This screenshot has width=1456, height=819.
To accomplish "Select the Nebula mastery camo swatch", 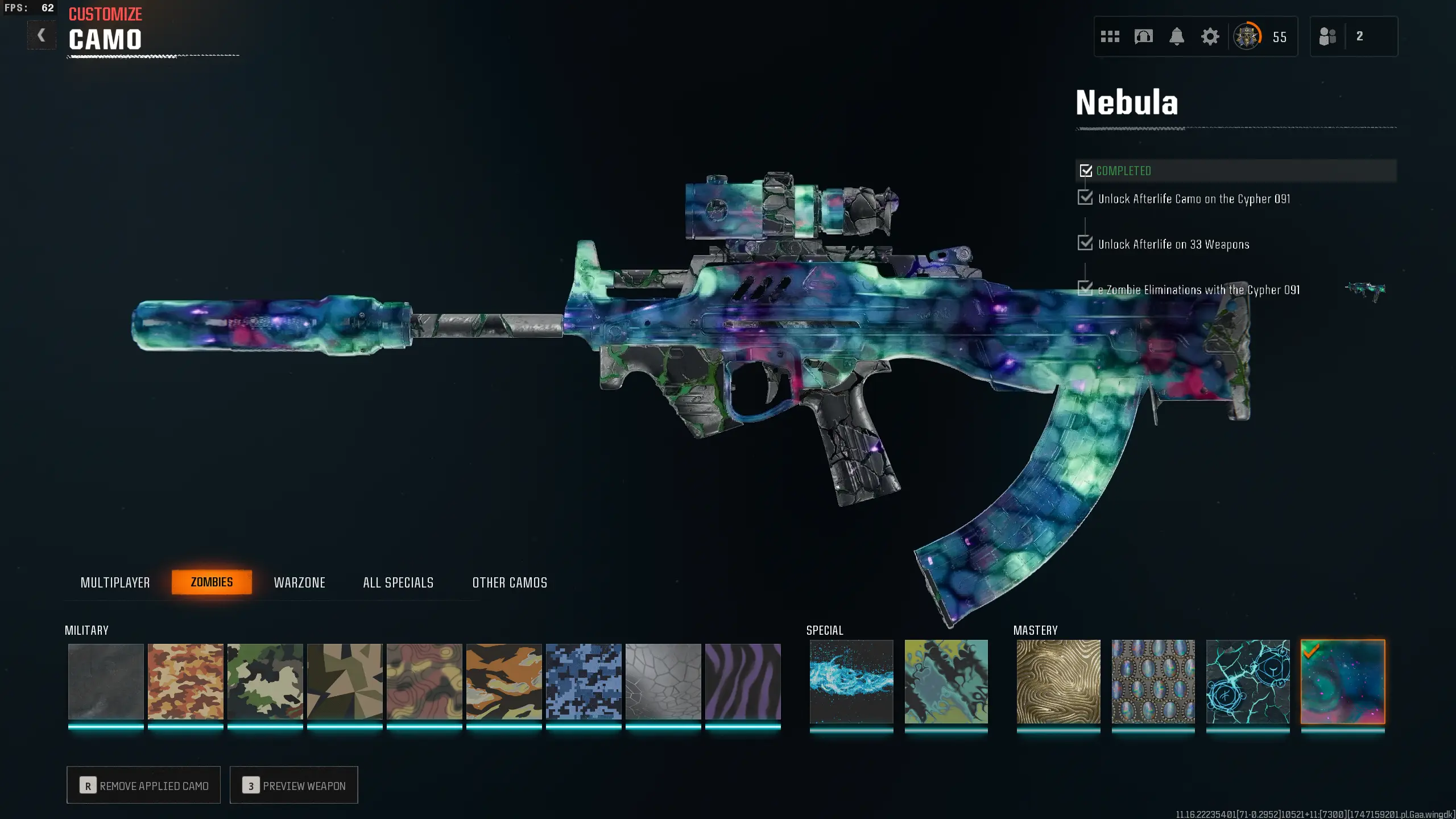I will pos(1343,681).
